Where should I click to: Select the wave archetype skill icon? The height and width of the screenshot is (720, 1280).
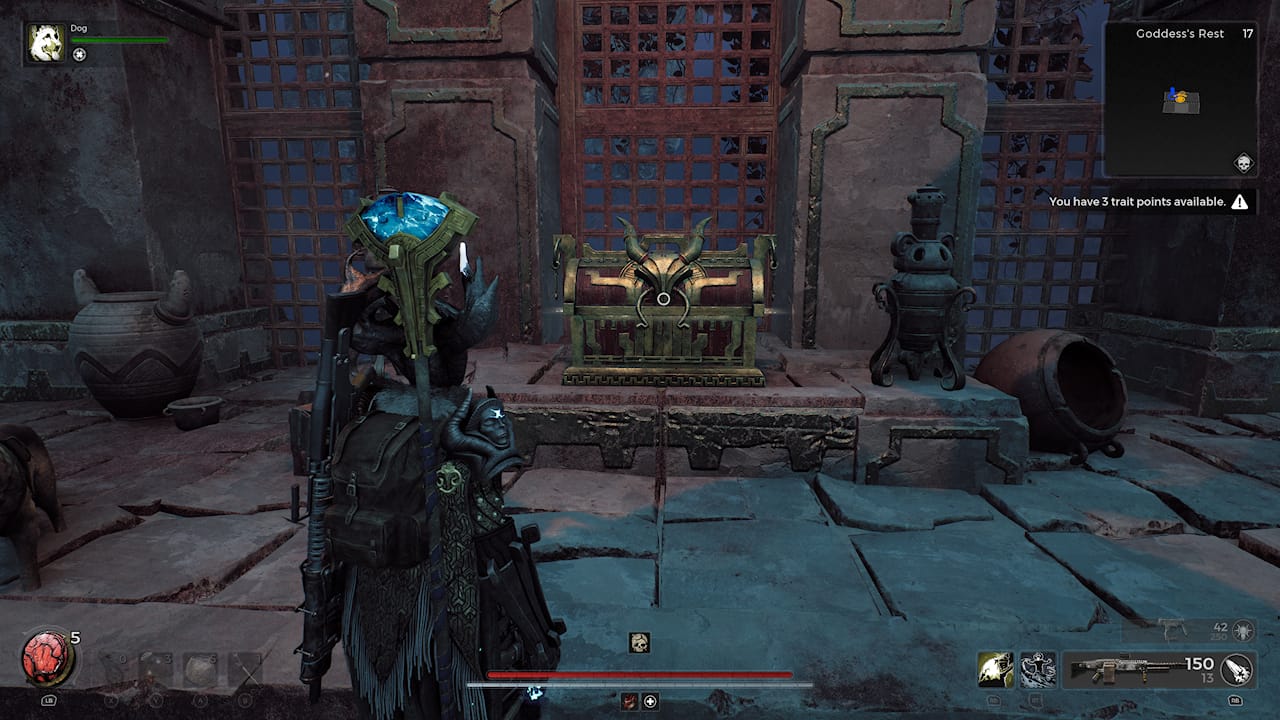[1038, 670]
